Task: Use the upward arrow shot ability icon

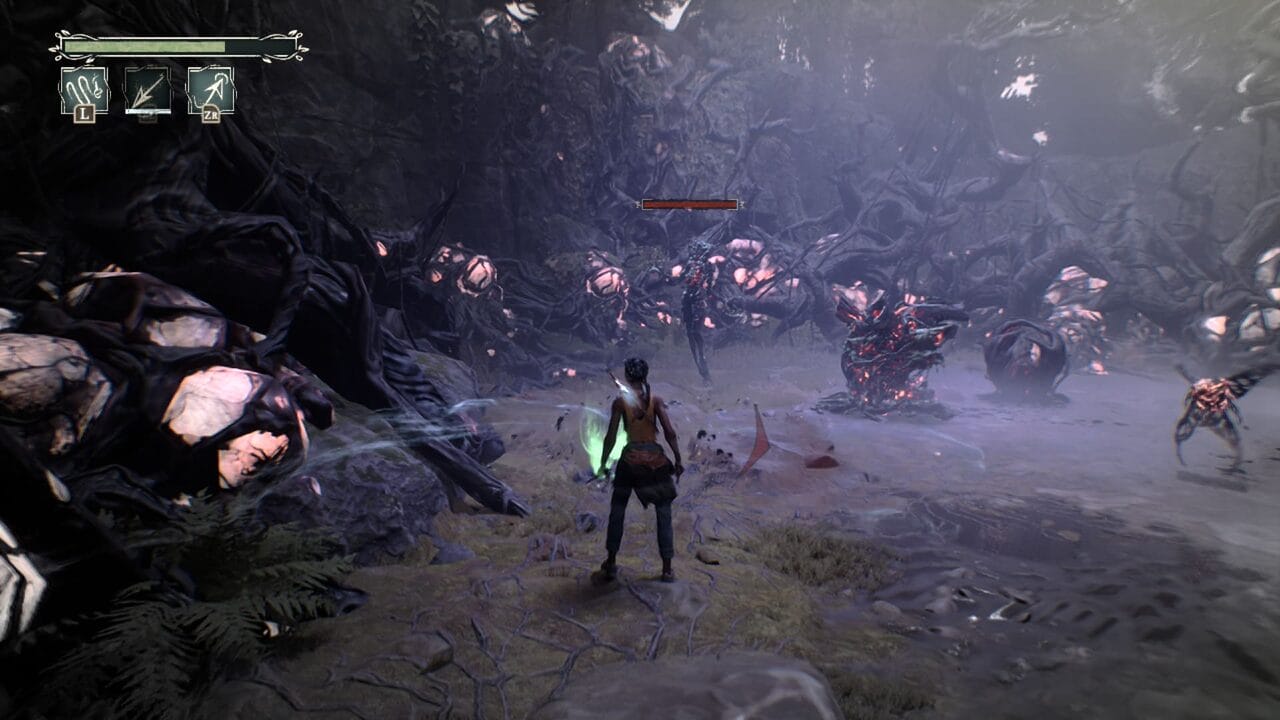Action: (x=210, y=90)
